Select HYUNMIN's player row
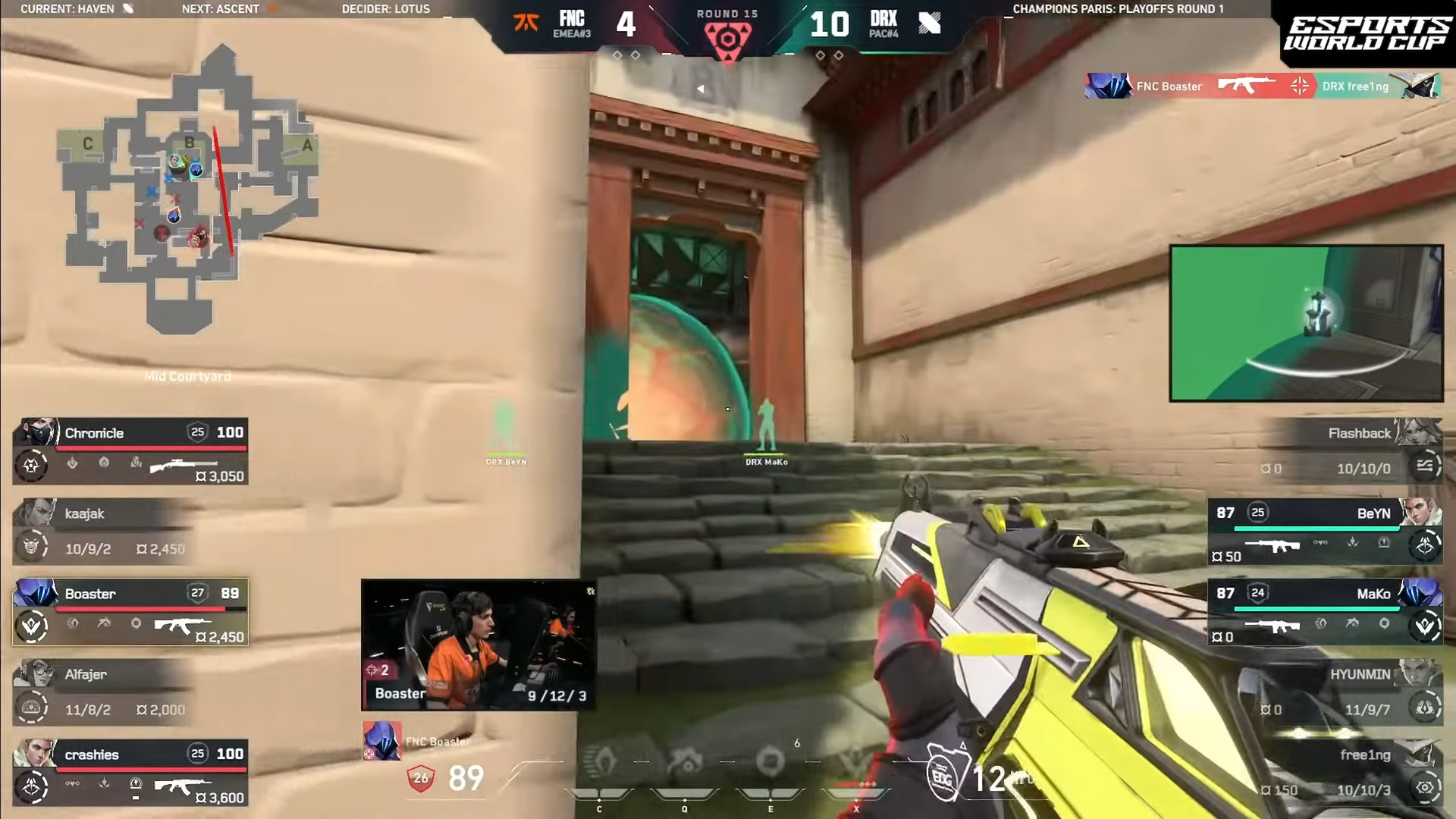Screen dimensions: 1456x819 pyautogui.click(x=1350, y=692)
